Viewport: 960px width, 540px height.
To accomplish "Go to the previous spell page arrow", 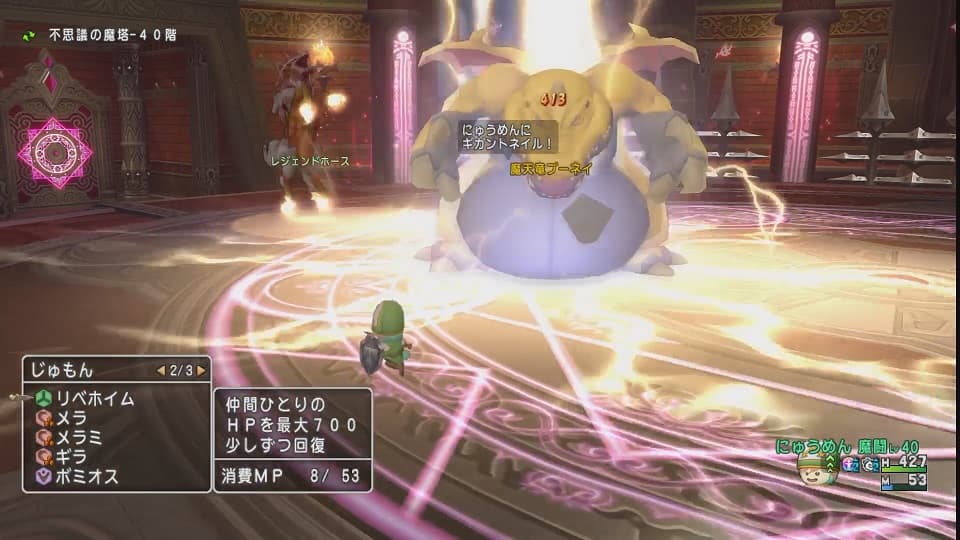I will 159,370.
